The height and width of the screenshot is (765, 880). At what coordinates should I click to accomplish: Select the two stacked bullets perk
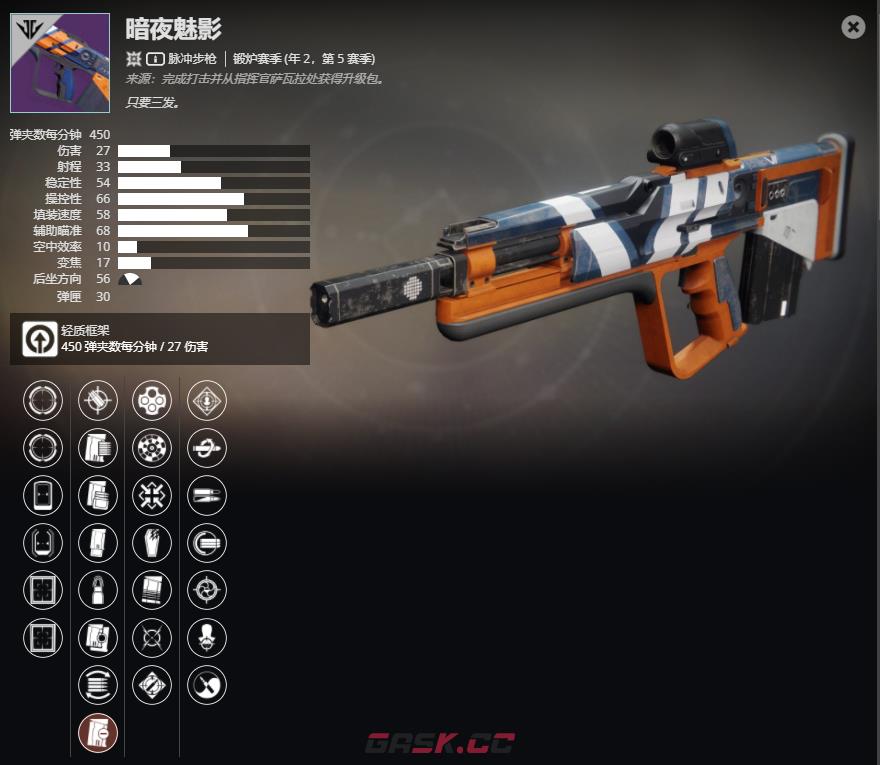[x=207, y=496]
